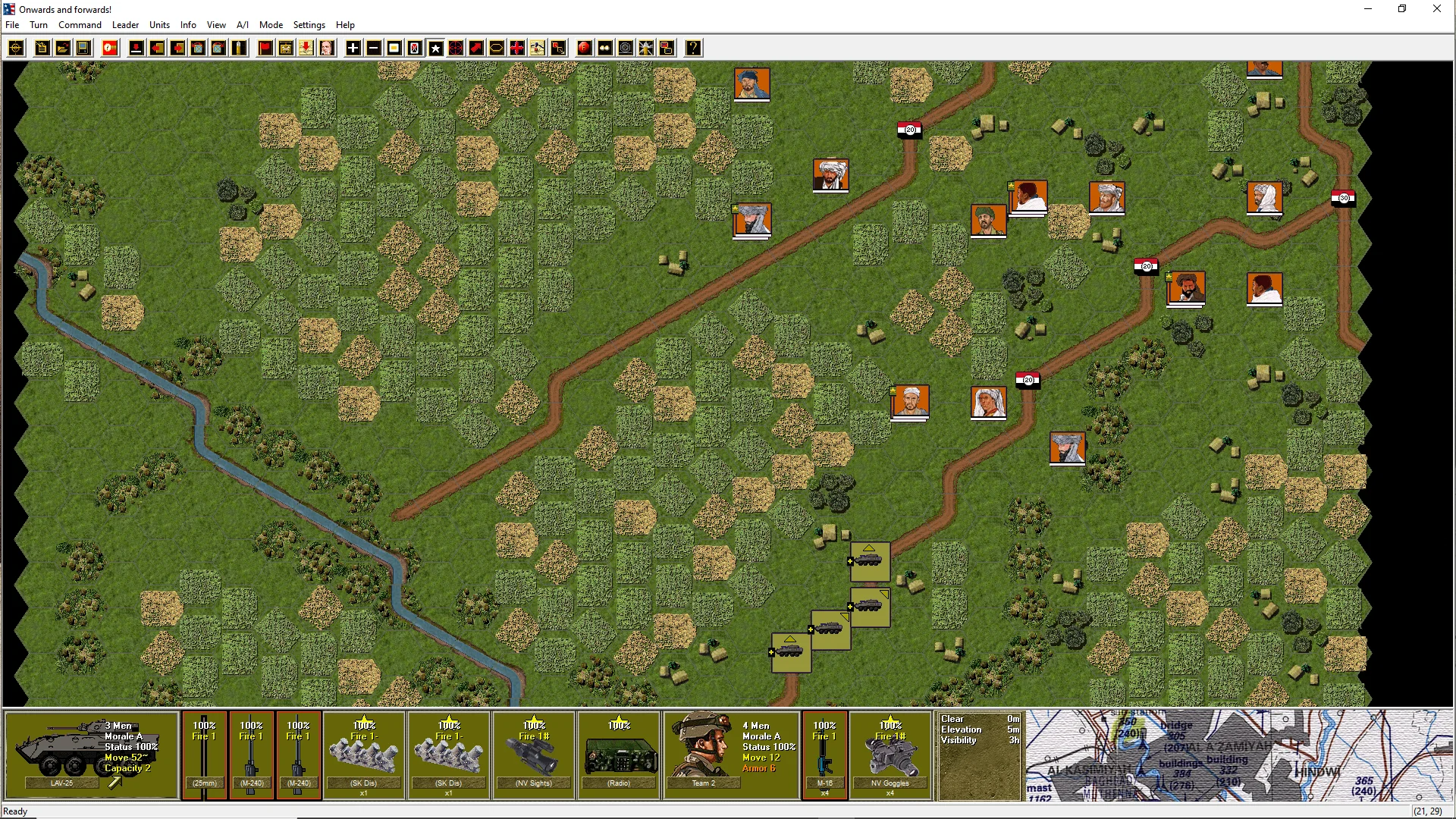This screenshot has height=819, width=1456.
Task: Select the Radio equipment card
Action: [x=619, y=755]
